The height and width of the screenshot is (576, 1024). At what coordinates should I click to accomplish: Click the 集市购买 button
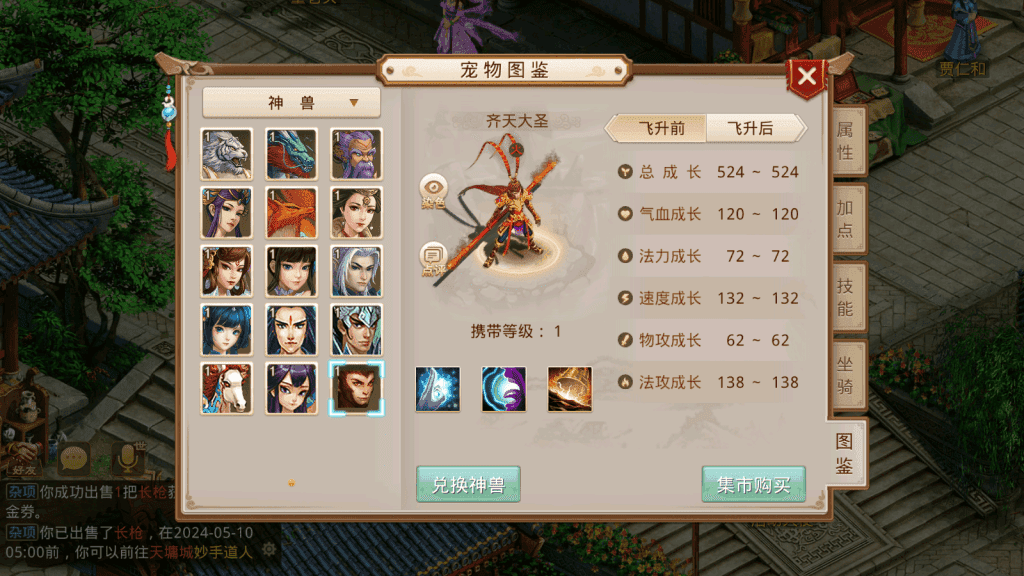click(x=753, y=485)
